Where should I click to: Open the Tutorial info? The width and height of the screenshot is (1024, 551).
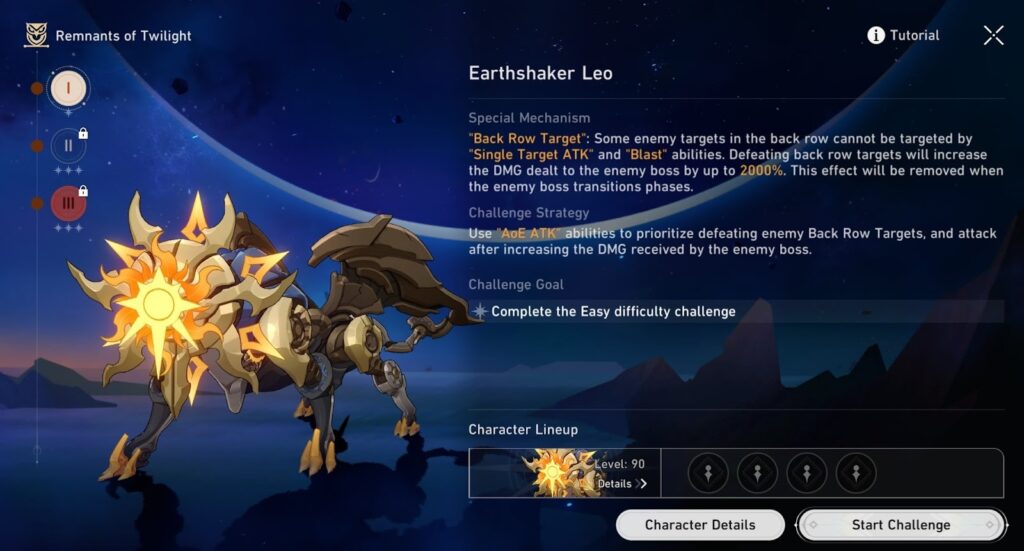pyautogui.click(x=903, y=36)
